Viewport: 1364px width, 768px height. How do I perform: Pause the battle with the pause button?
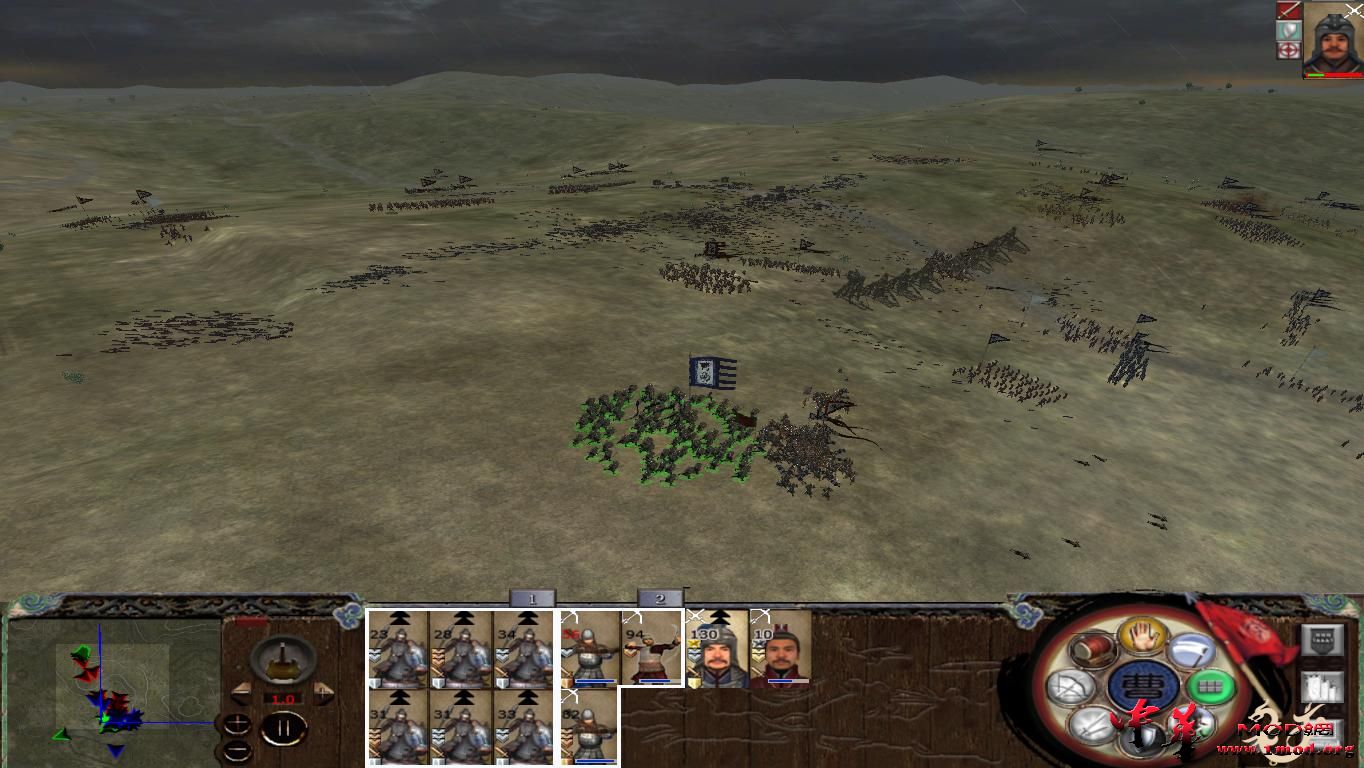click(x=285, y=727)
